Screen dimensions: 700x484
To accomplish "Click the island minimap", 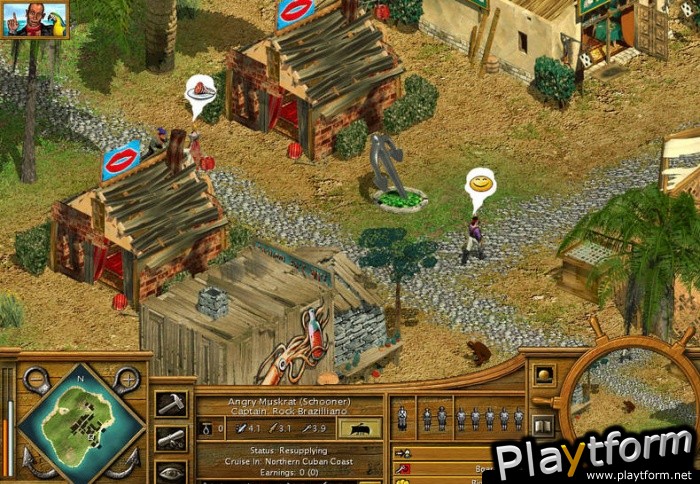I will point(80,421).
